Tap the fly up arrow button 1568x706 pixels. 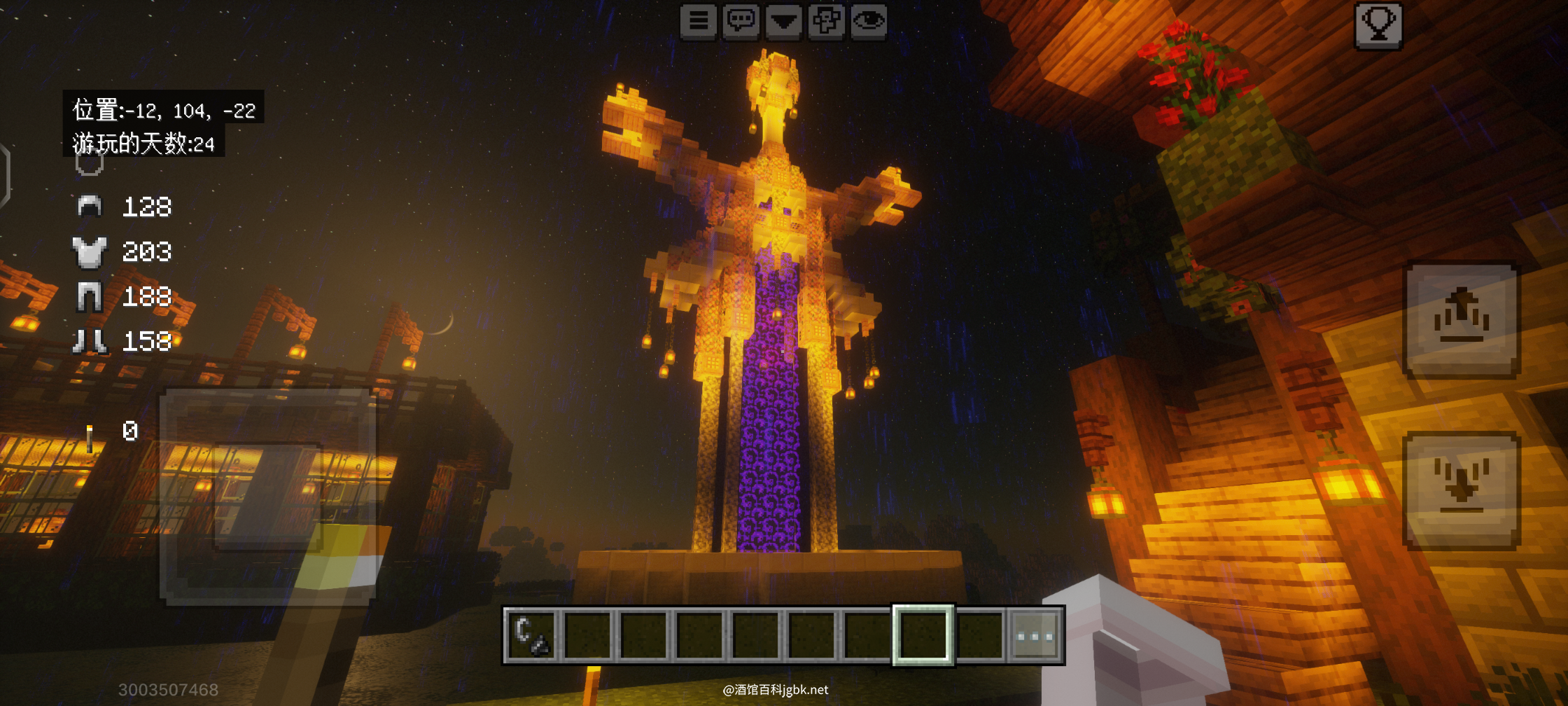1462,320
